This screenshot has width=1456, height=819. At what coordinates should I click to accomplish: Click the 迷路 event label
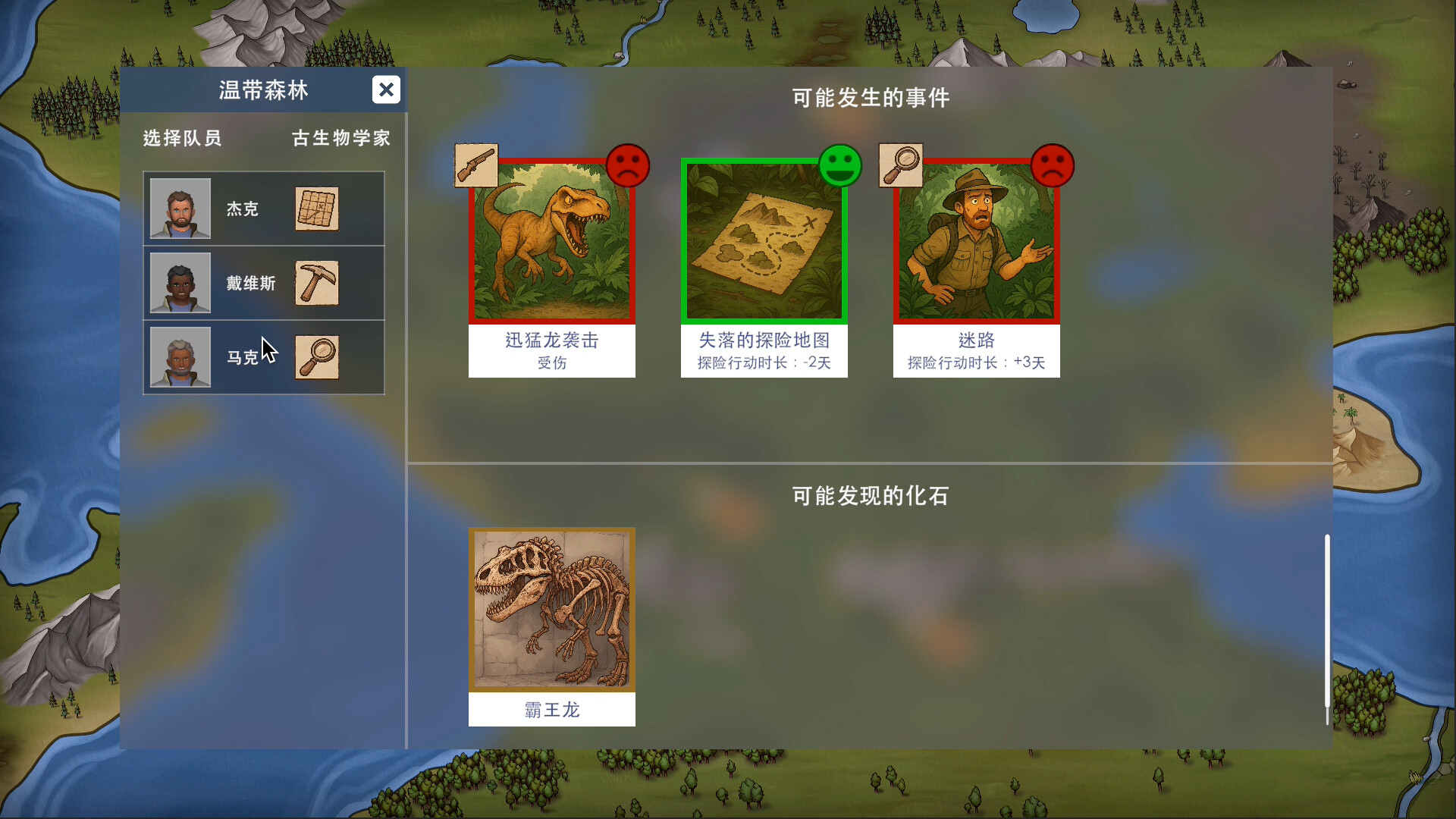pos(977,340)
